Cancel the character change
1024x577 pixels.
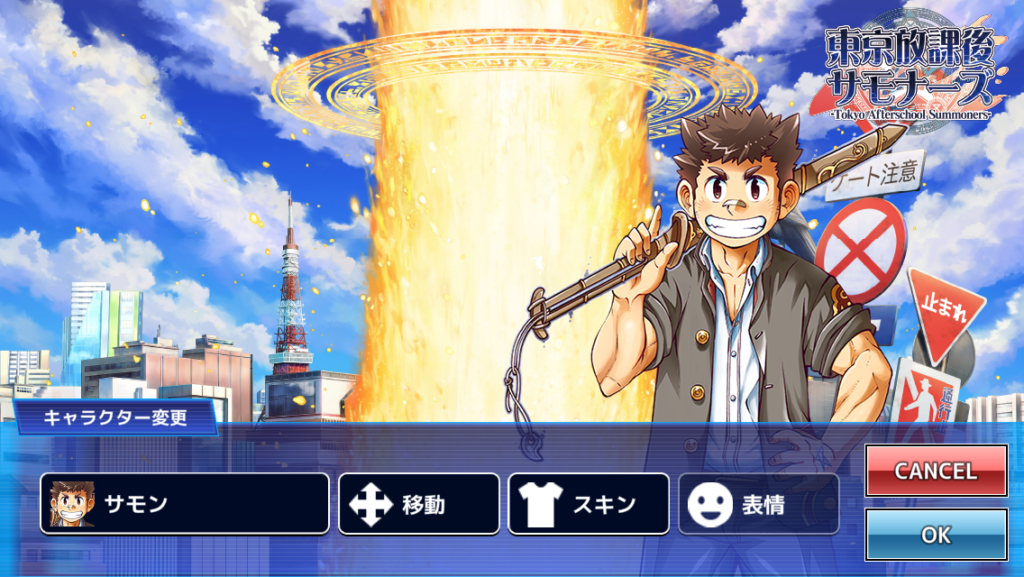935,471
